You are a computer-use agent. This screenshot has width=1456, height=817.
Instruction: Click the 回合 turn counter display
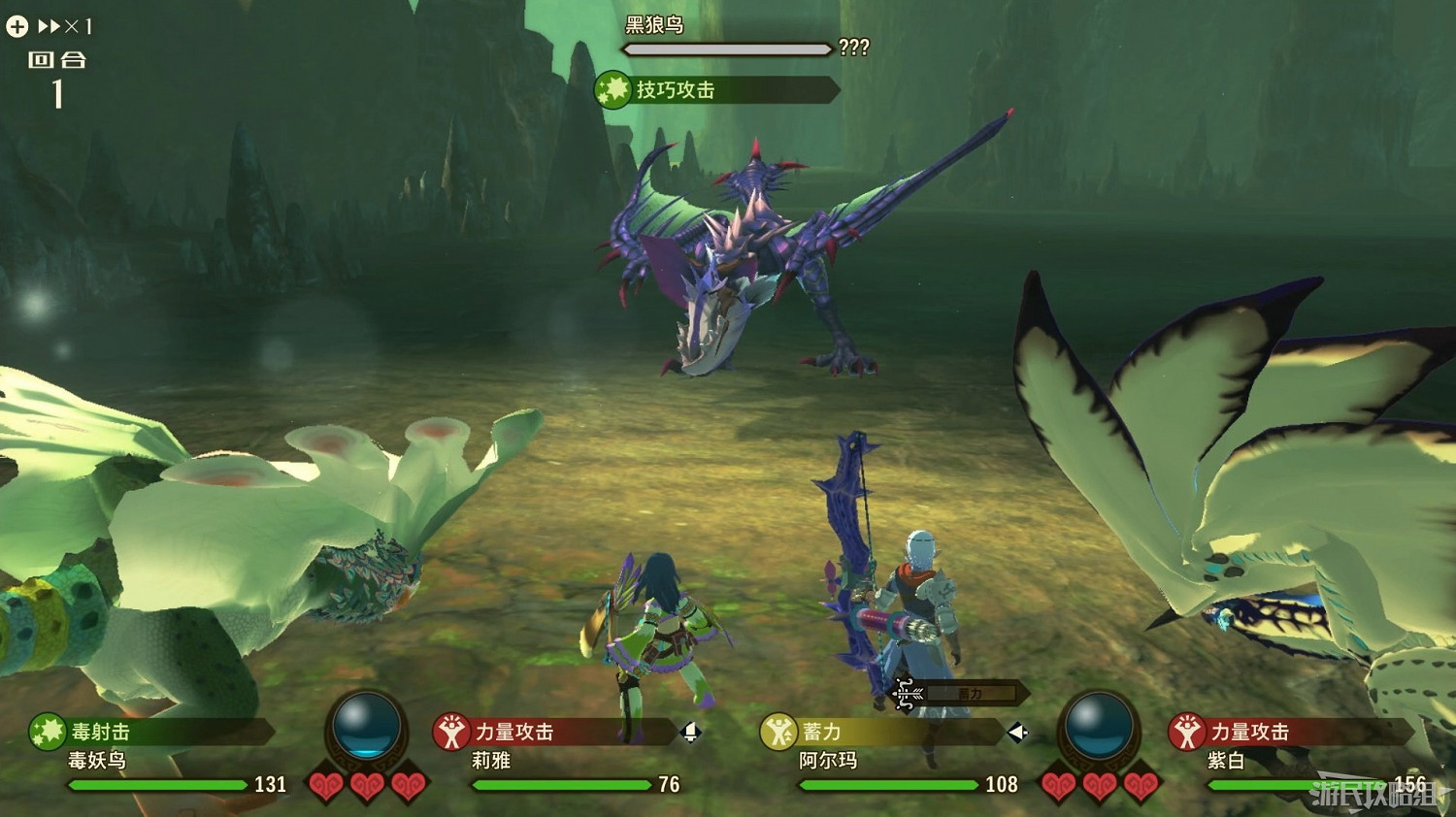(x=58, y=76)
